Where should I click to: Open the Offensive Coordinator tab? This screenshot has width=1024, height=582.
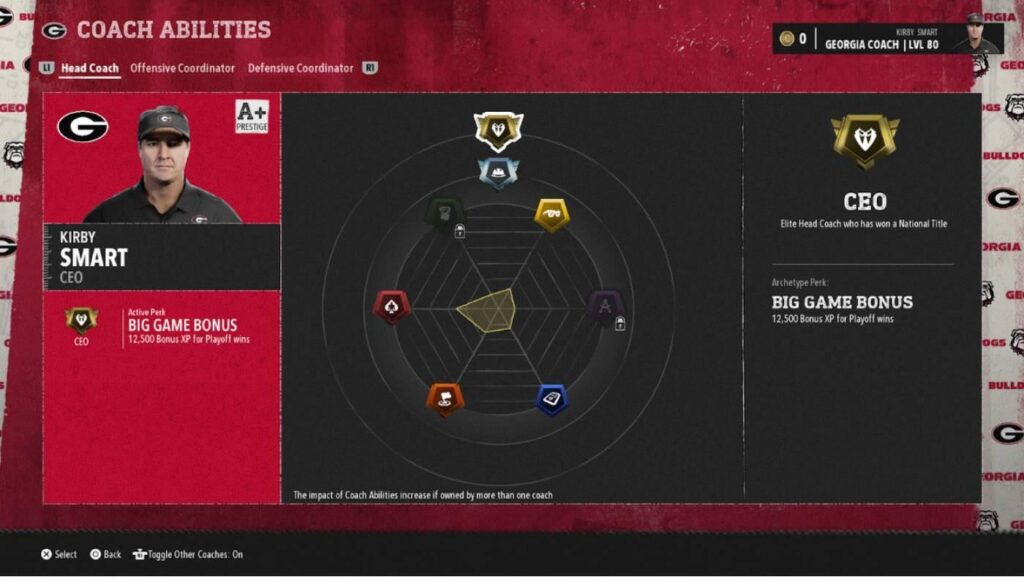182,68
